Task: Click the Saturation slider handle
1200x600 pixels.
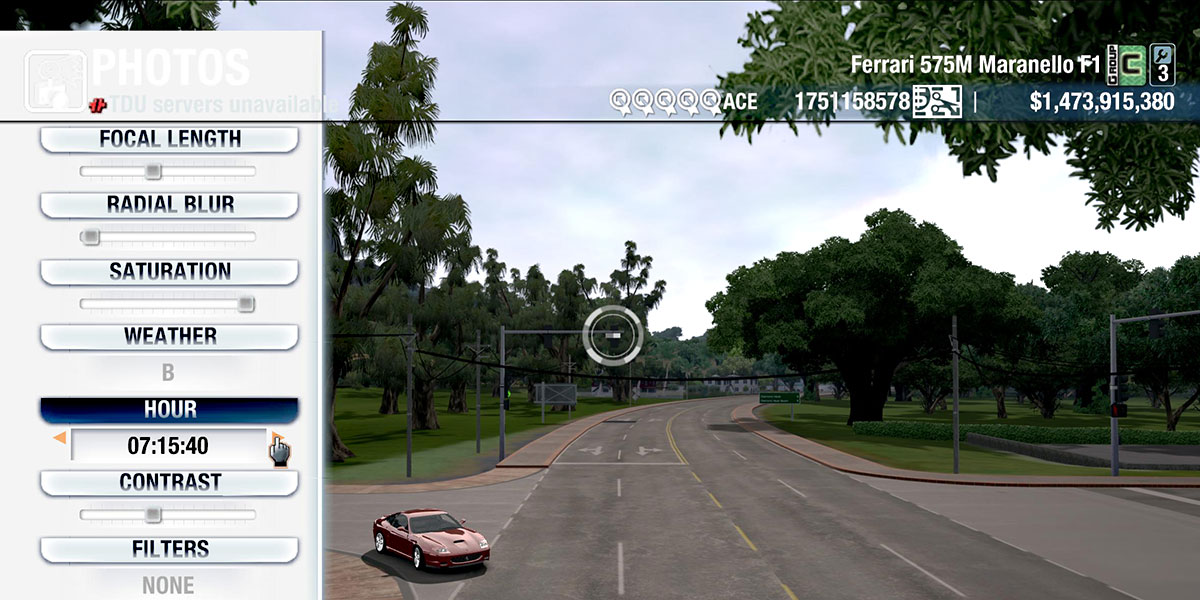Action: pos(246,304)
